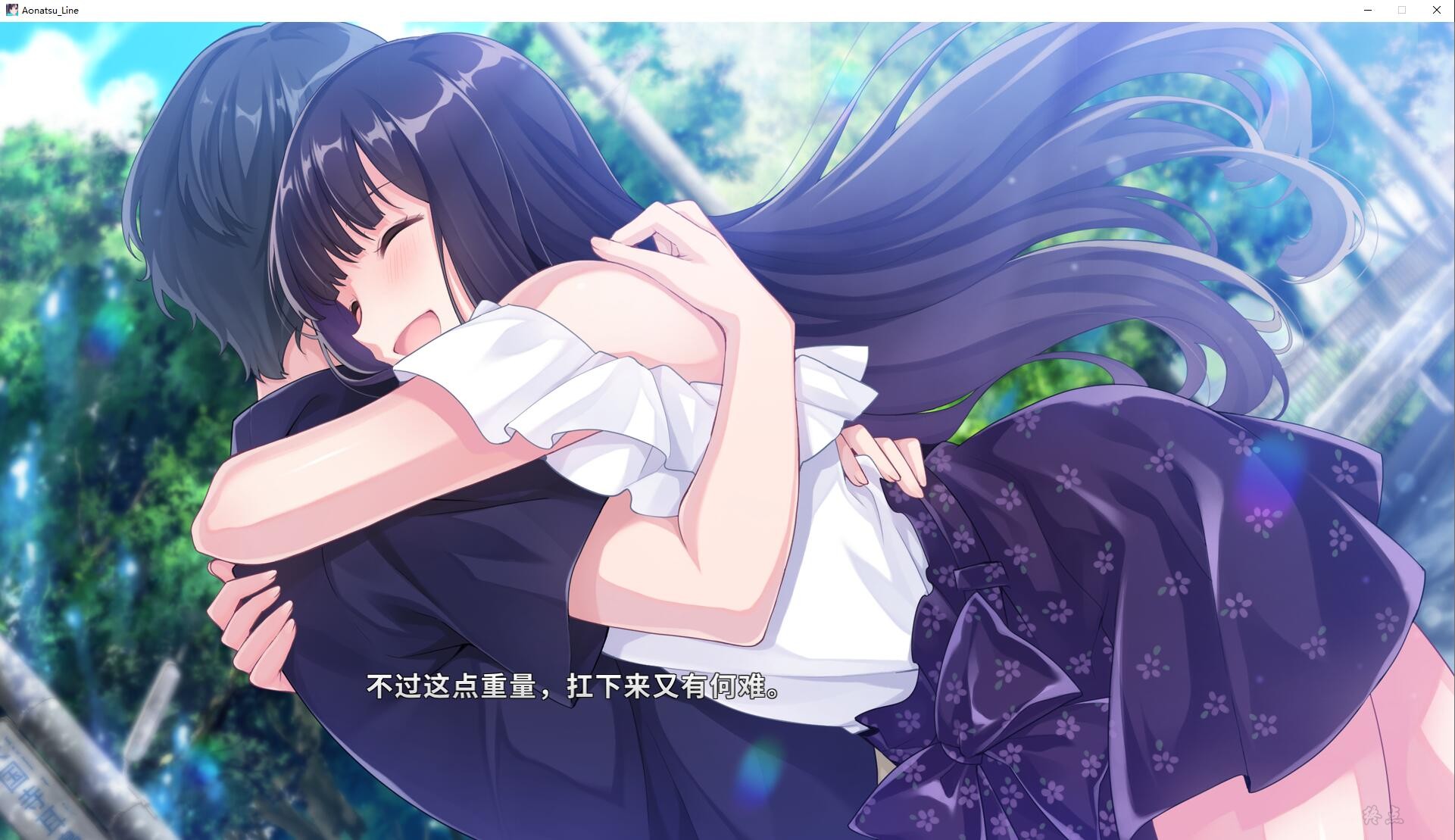Click the Aonatsu_Line application icon

coord(11,10)
